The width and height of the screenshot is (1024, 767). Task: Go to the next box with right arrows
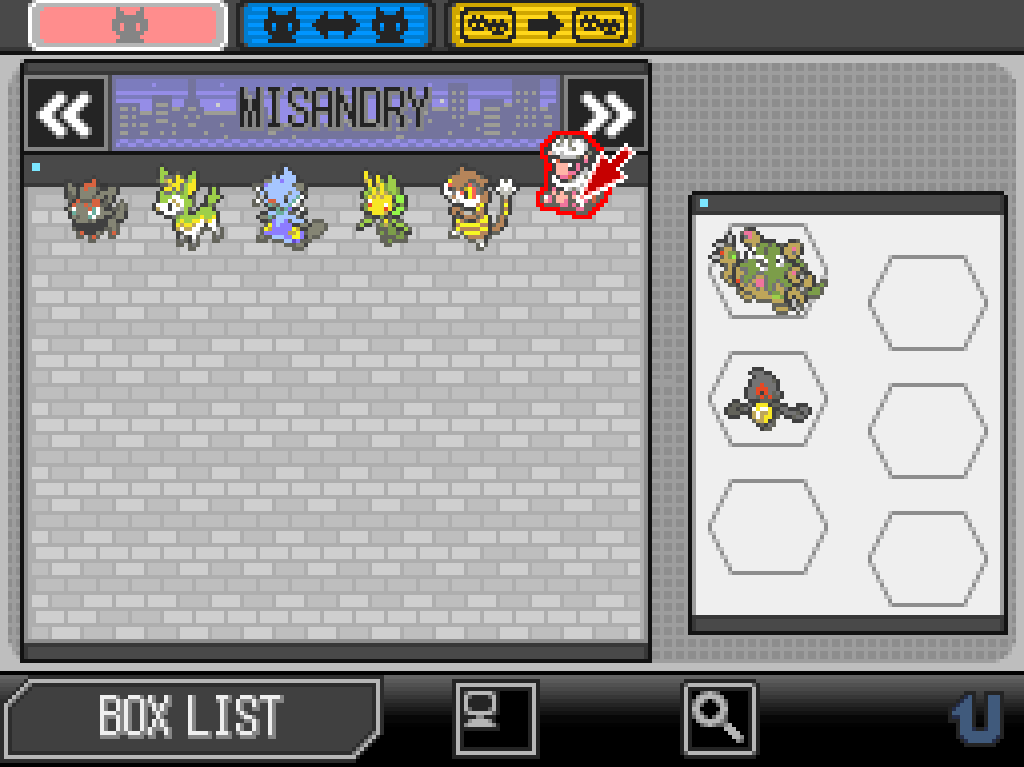(x=606, y=114)
